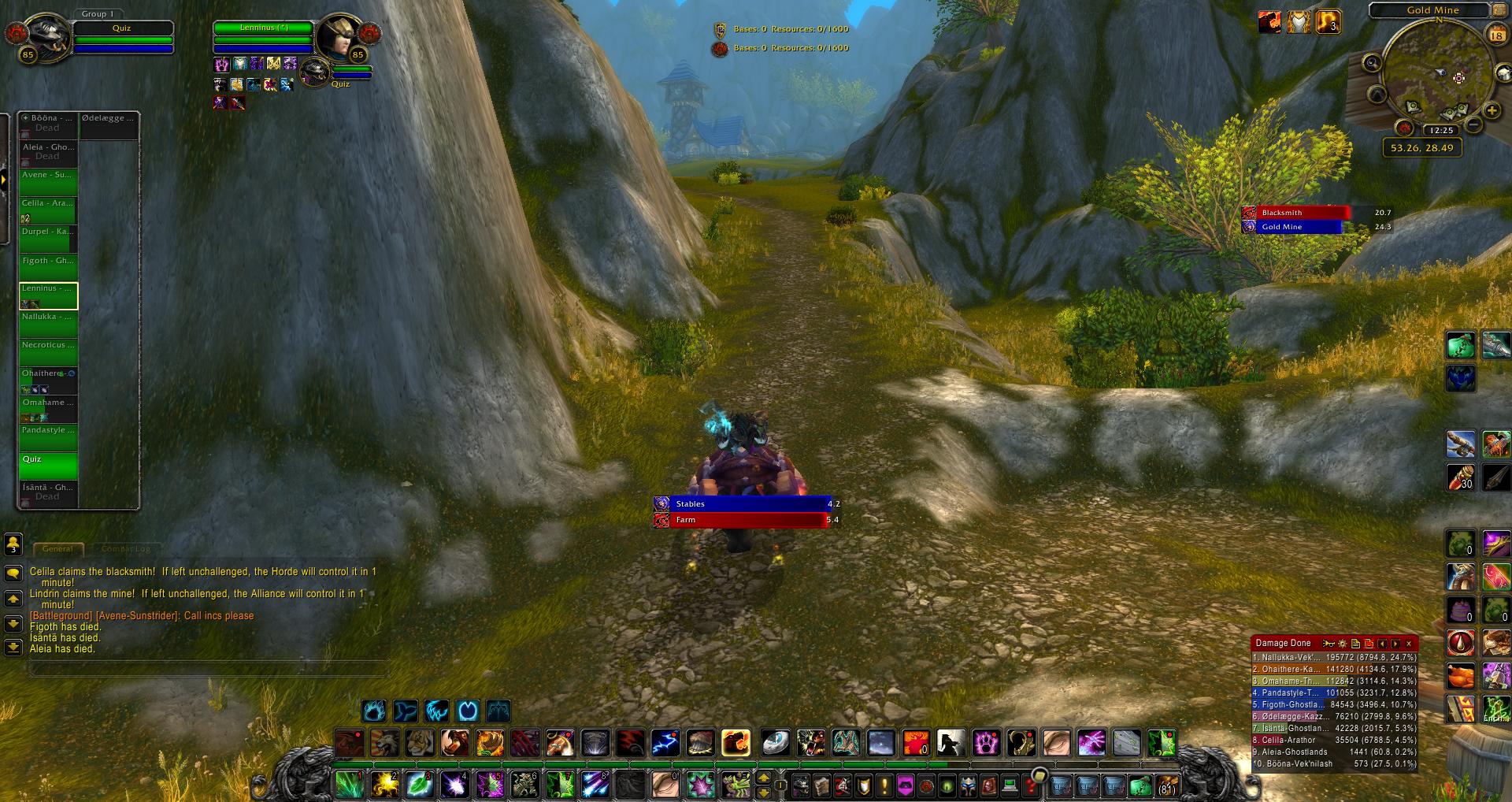Open the damage meter gear settings

[x=1343, y=644]
